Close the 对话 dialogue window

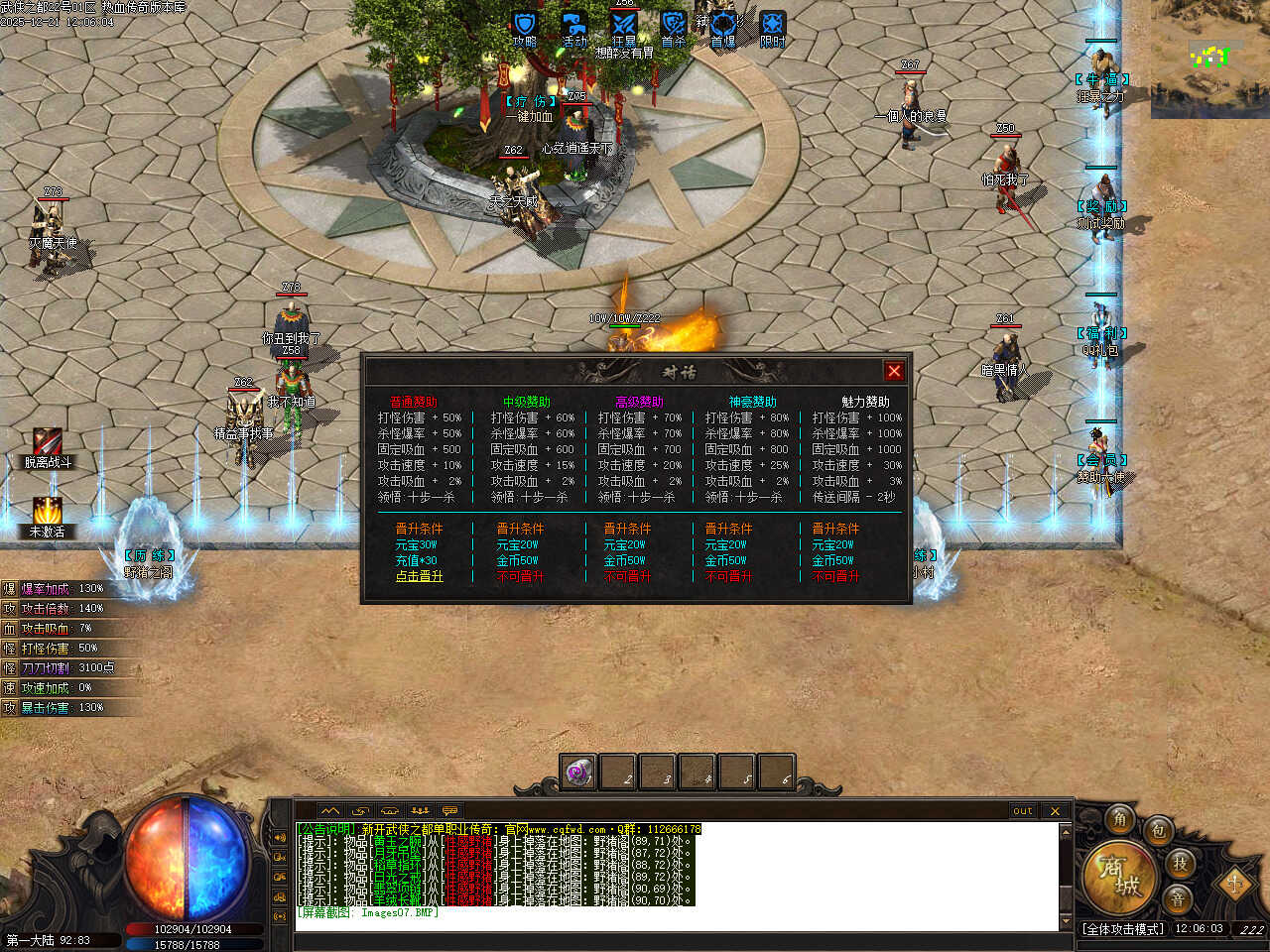(894, 371)
